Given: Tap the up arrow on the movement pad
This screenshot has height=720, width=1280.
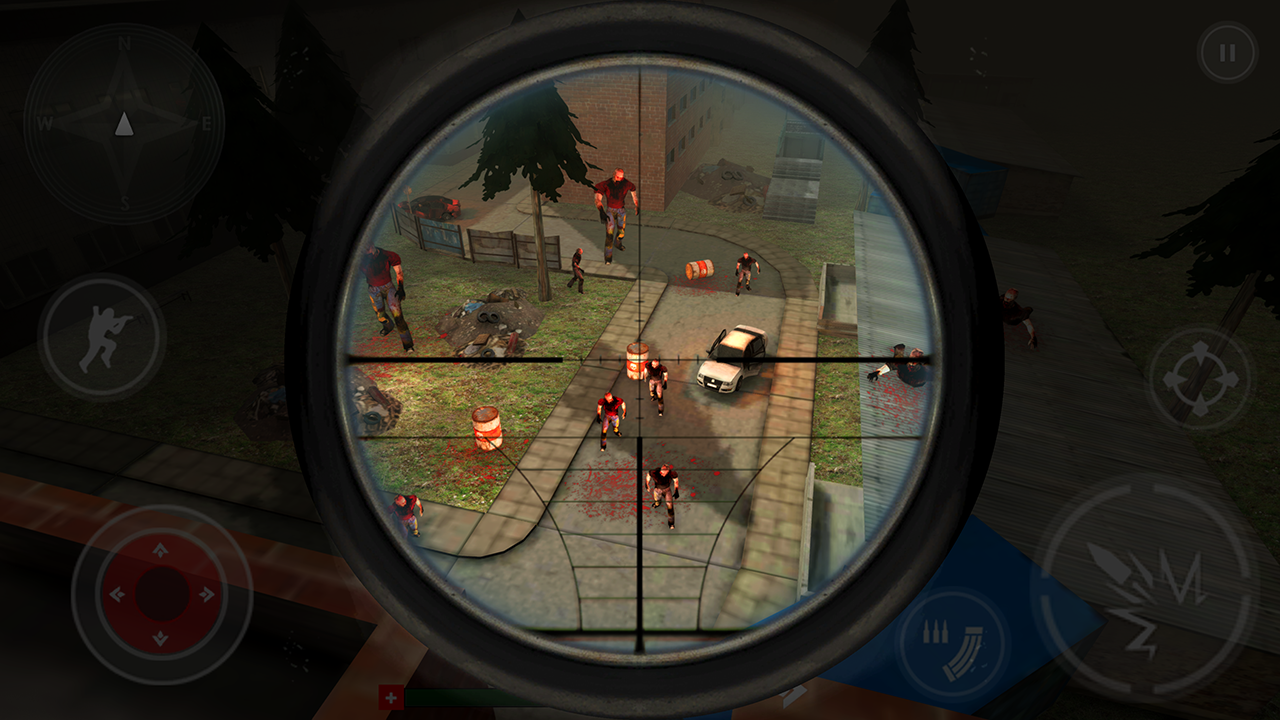Looking at the screenshot, I should [160, 550].
